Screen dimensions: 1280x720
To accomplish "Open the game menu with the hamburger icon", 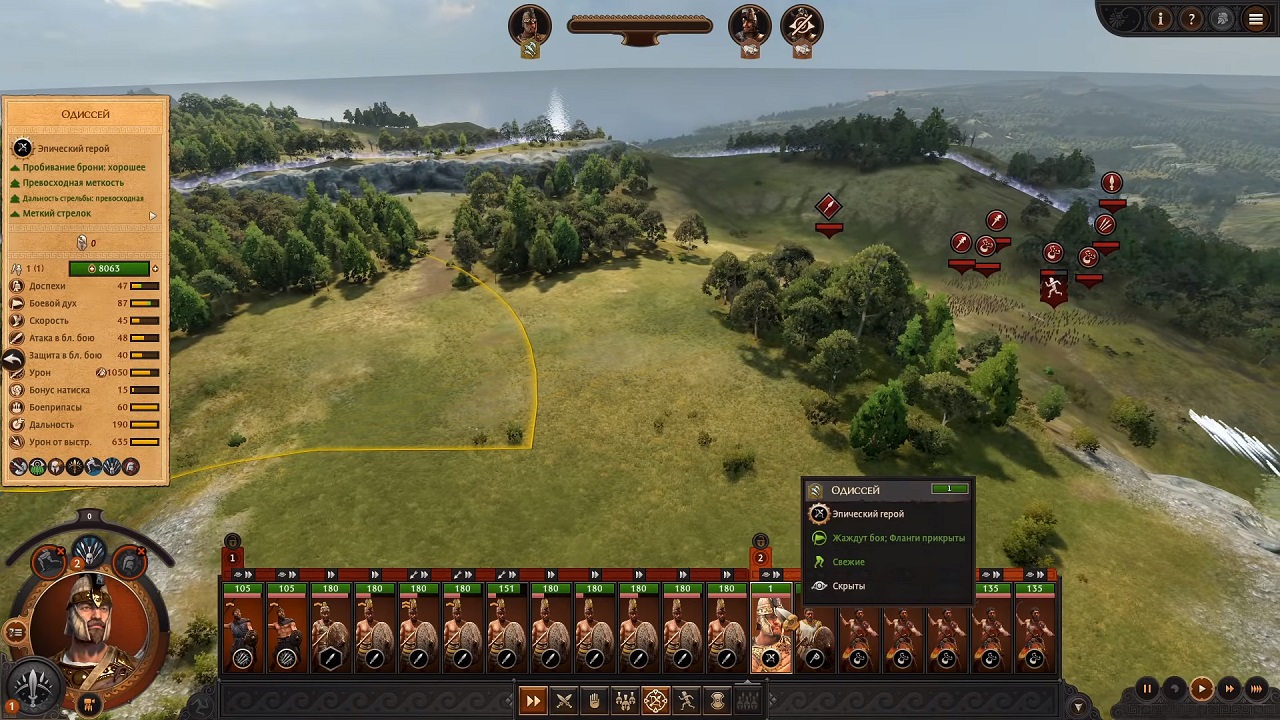I will click(1255, 18).
